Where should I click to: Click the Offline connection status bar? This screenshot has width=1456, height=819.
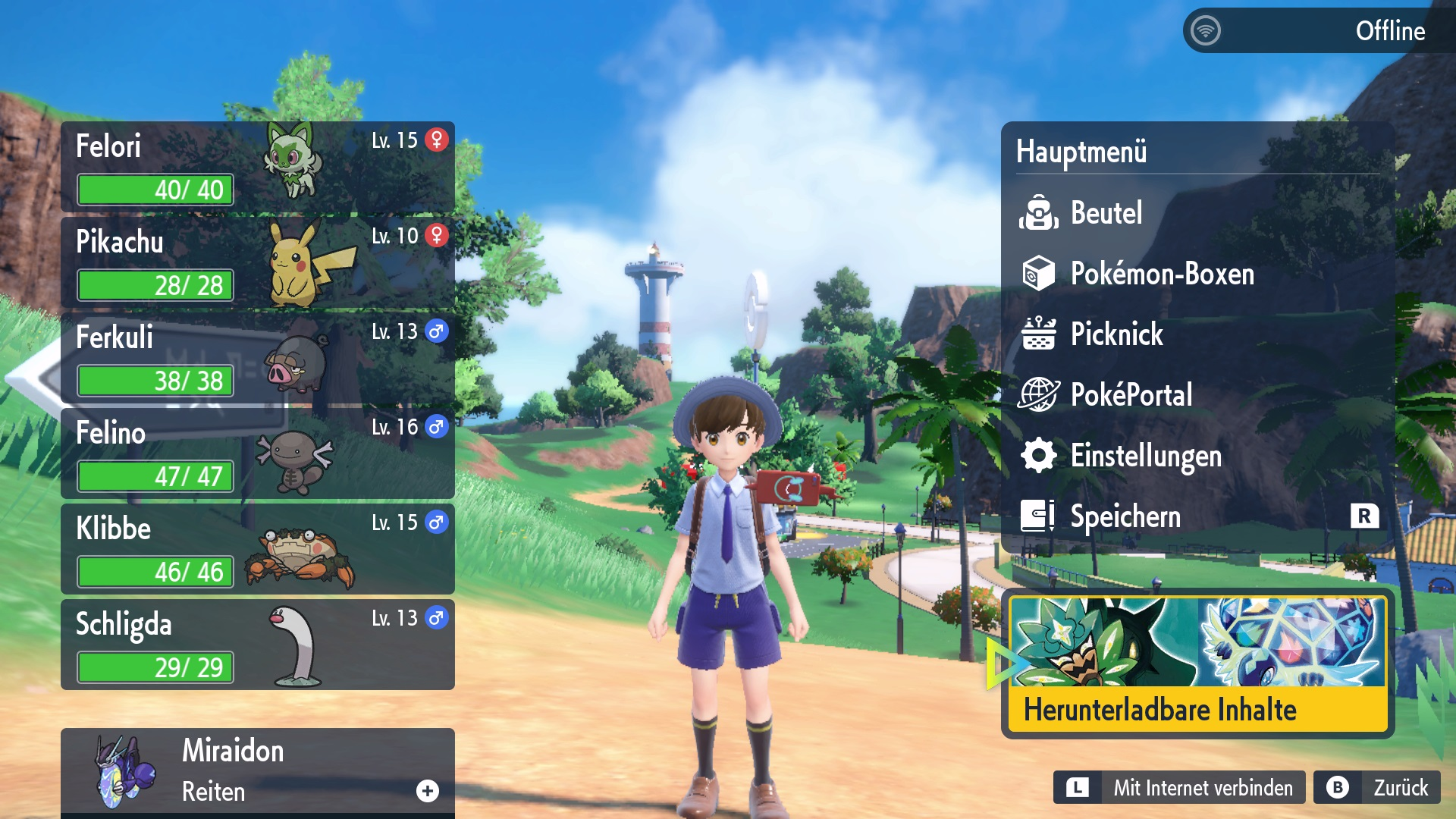pyautogui.click(x=1318, y=31)
